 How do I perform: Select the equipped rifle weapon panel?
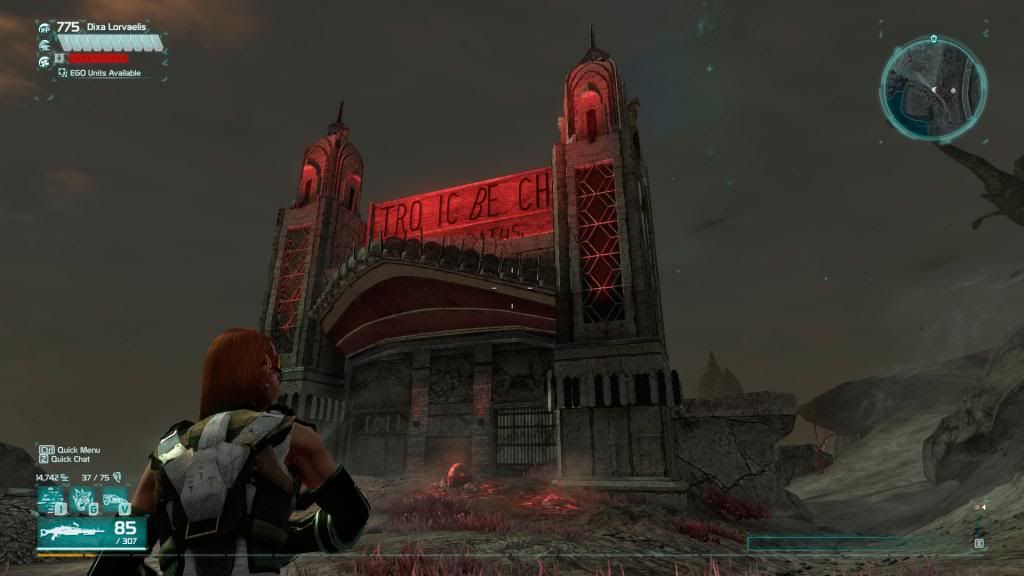[92, 532]
